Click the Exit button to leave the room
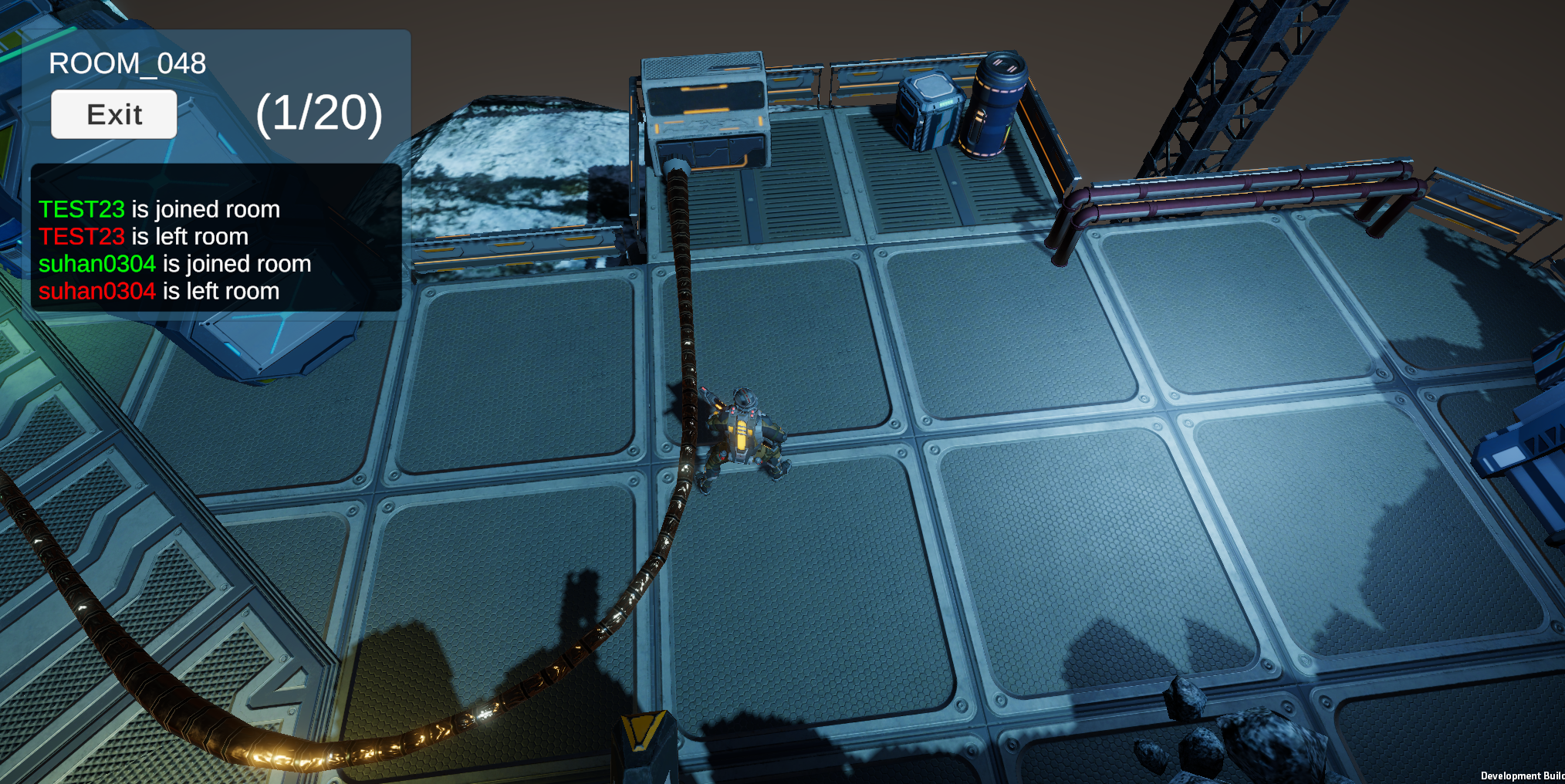Viewport: 1565px width, 784px height. coord(114,114)
